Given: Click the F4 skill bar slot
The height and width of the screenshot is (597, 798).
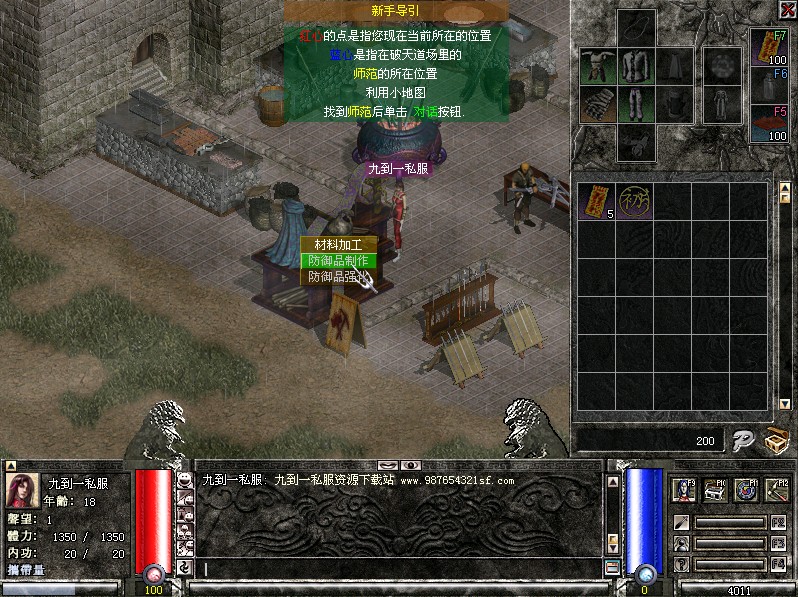Looking at the screenshot, I should pos(730,564).
